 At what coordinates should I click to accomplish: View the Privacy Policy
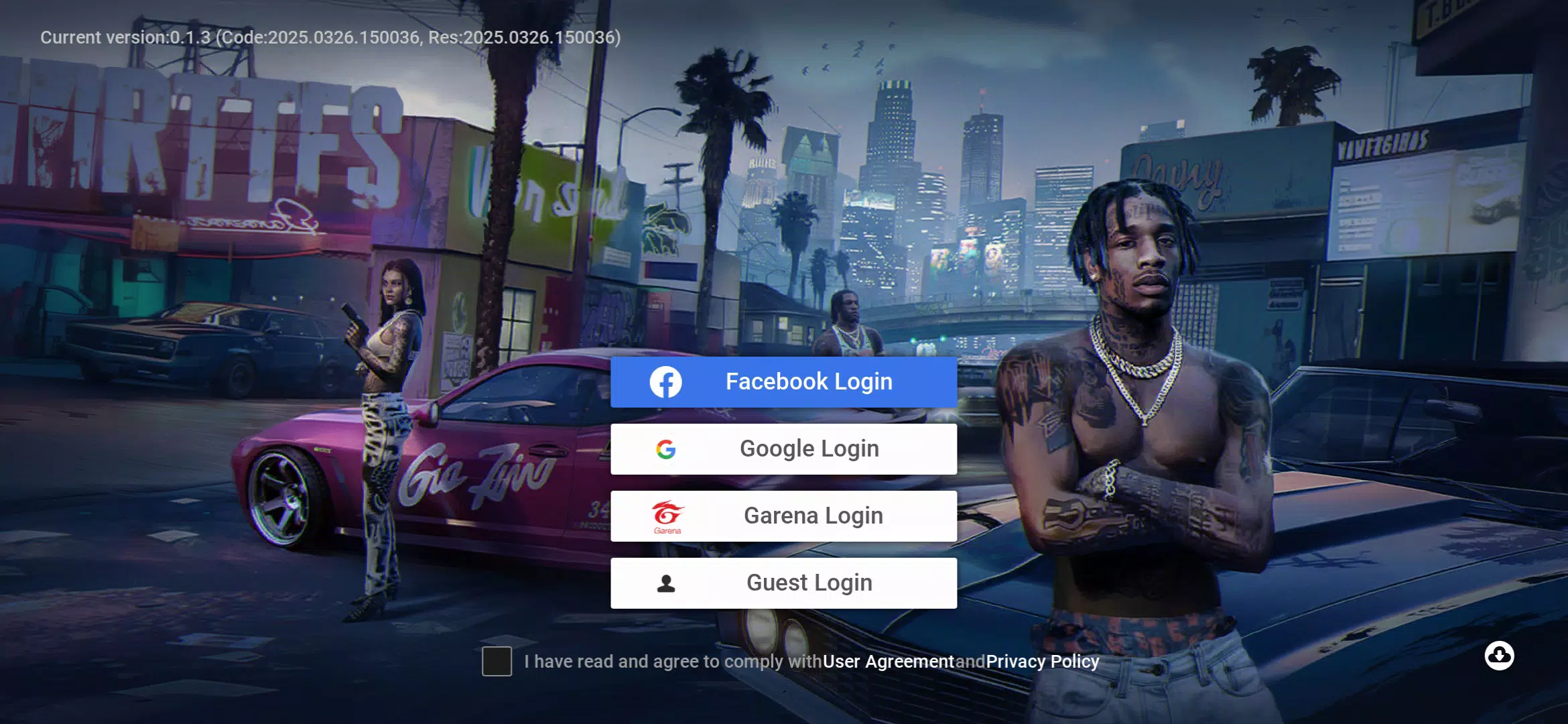1043,661
